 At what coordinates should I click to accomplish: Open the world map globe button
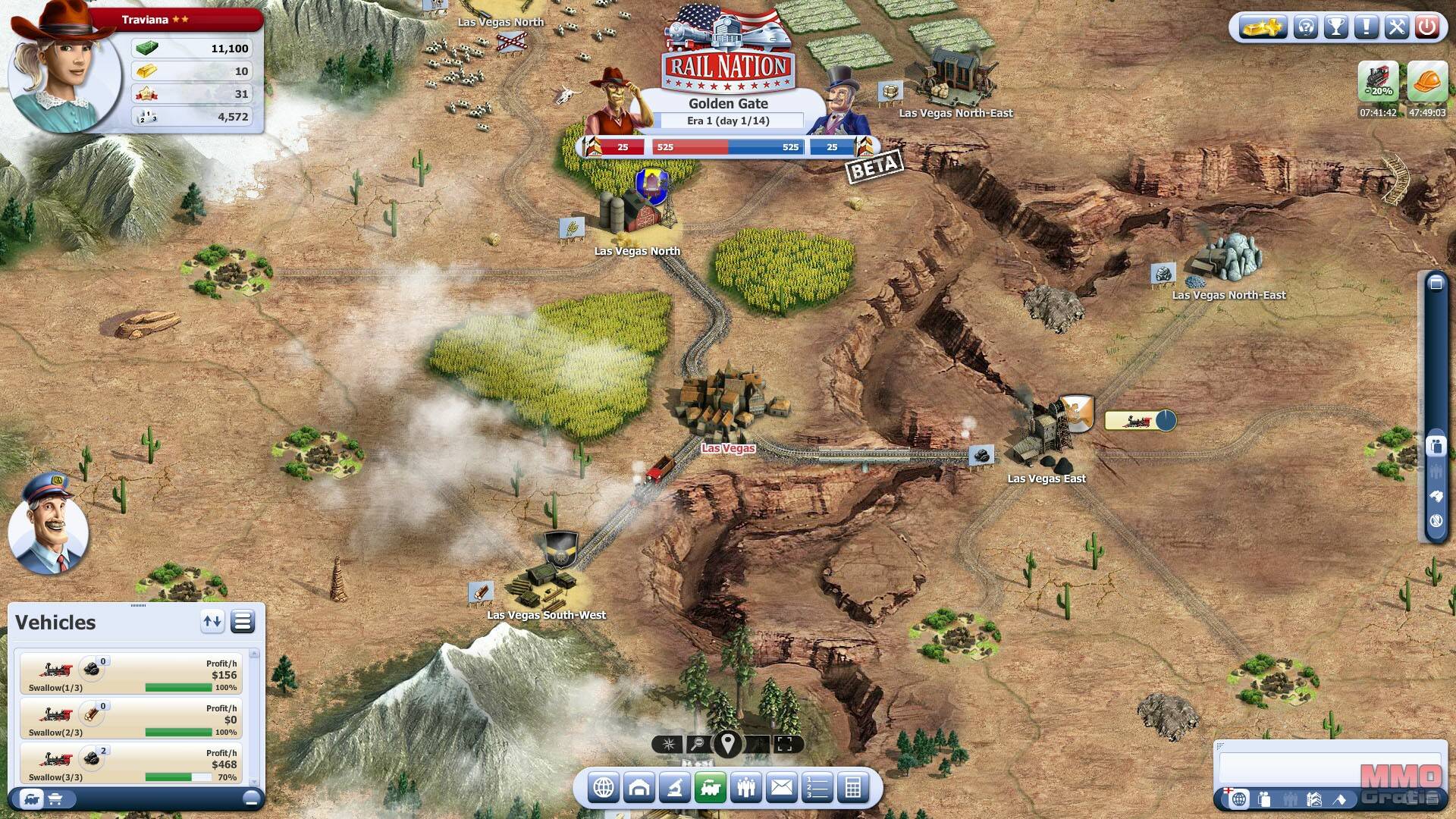click(x=604, y=788)
